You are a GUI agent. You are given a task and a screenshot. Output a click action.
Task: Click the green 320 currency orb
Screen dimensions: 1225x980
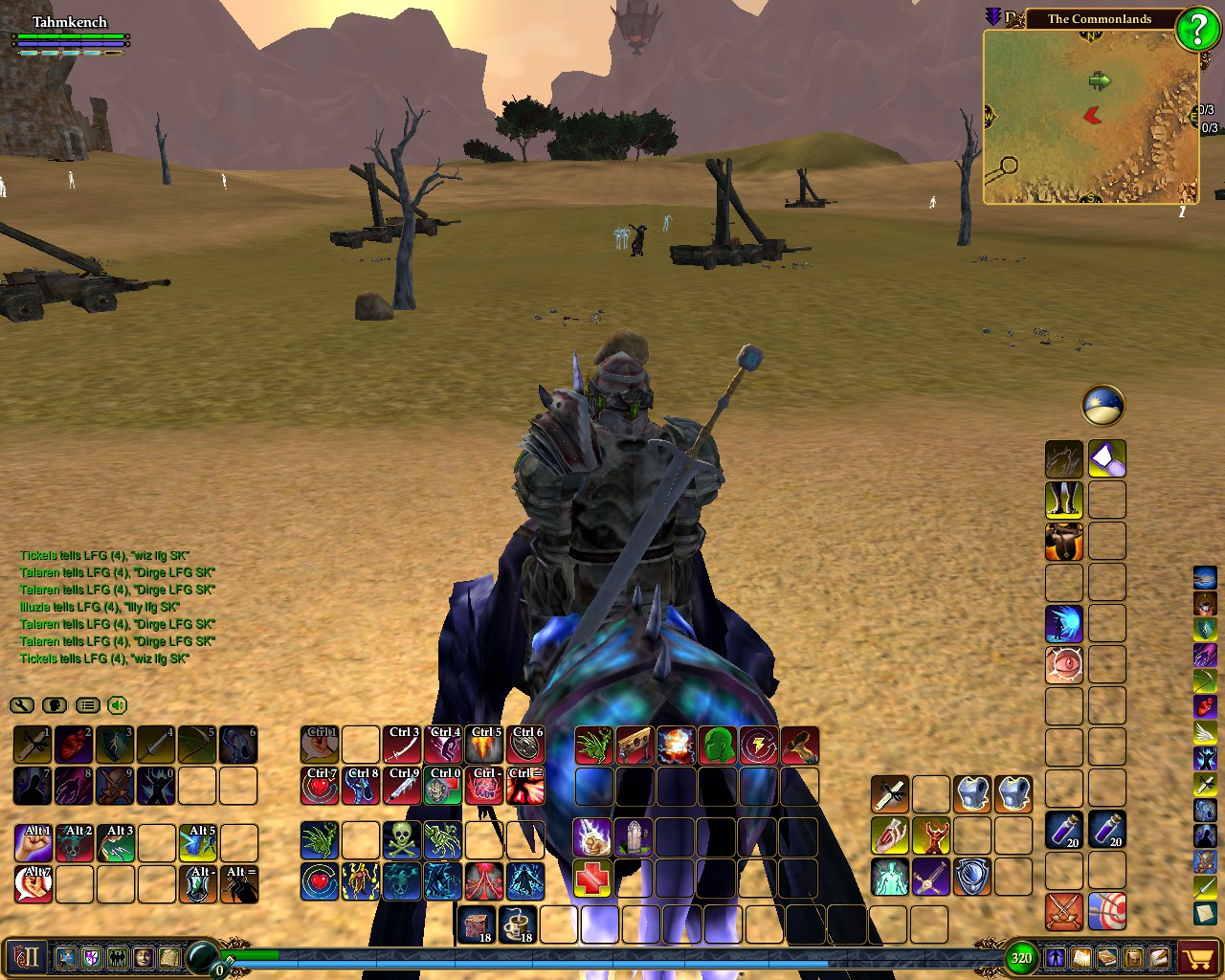coord(1020,956)
